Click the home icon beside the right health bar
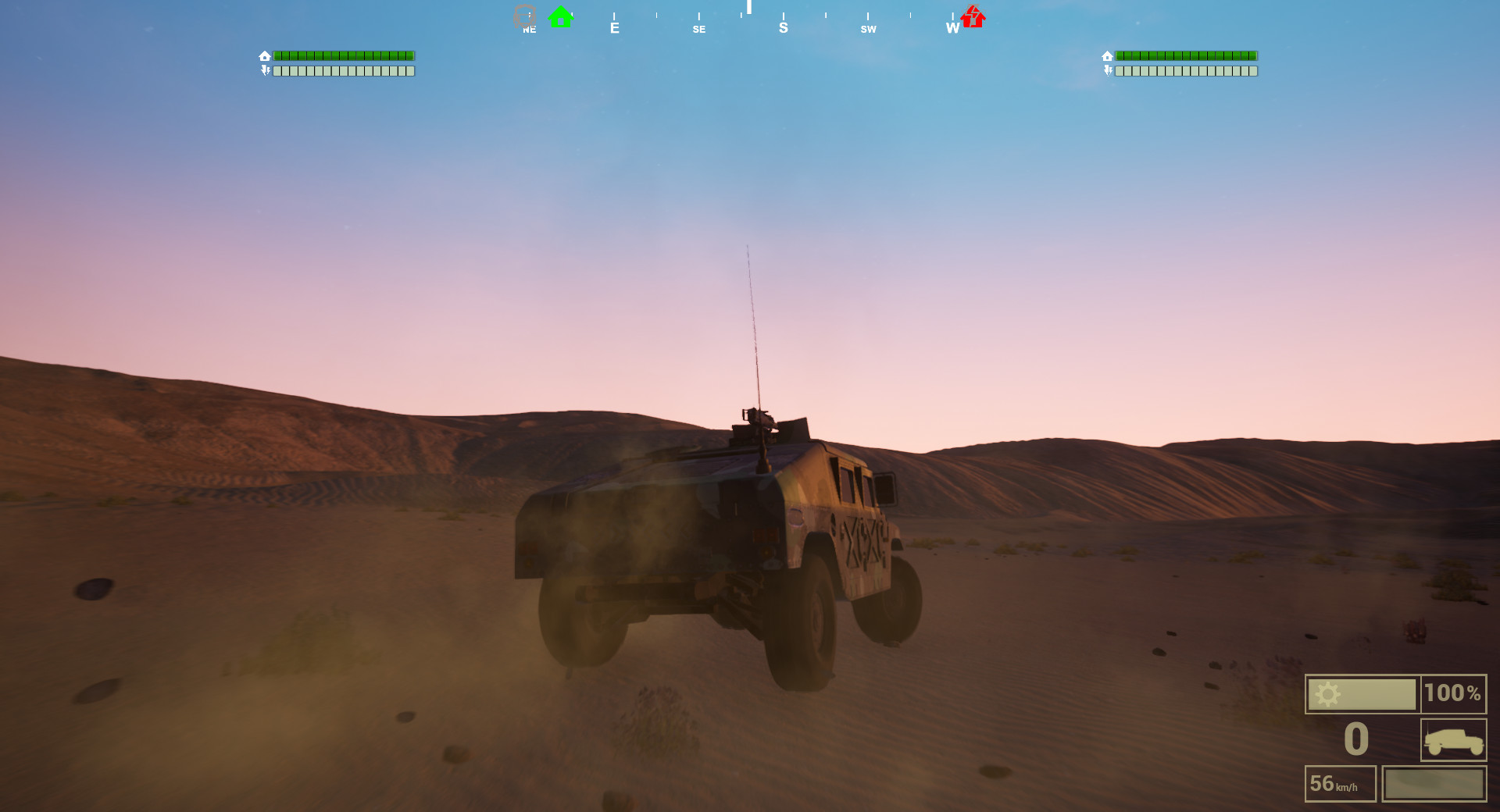 pyautogui.click(x=1108, y=55)
